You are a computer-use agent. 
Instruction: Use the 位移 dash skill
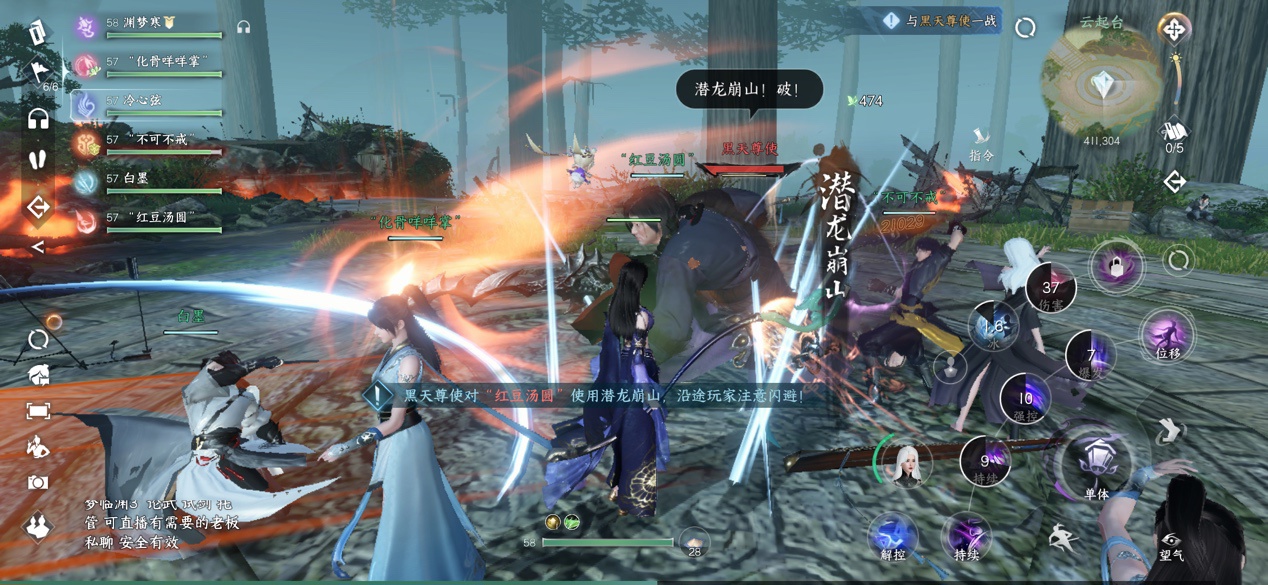[x=1167, y=335]
